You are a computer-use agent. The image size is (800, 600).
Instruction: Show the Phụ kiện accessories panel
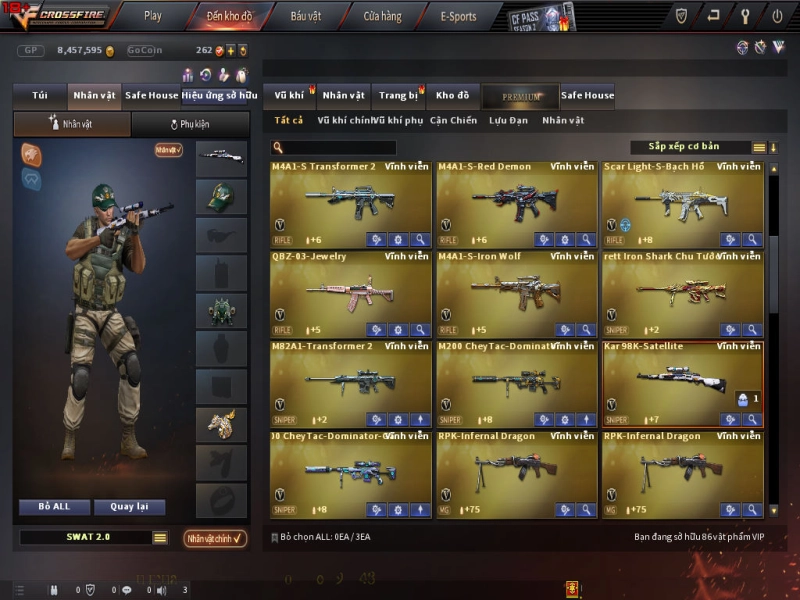click(x=190, y=125)
